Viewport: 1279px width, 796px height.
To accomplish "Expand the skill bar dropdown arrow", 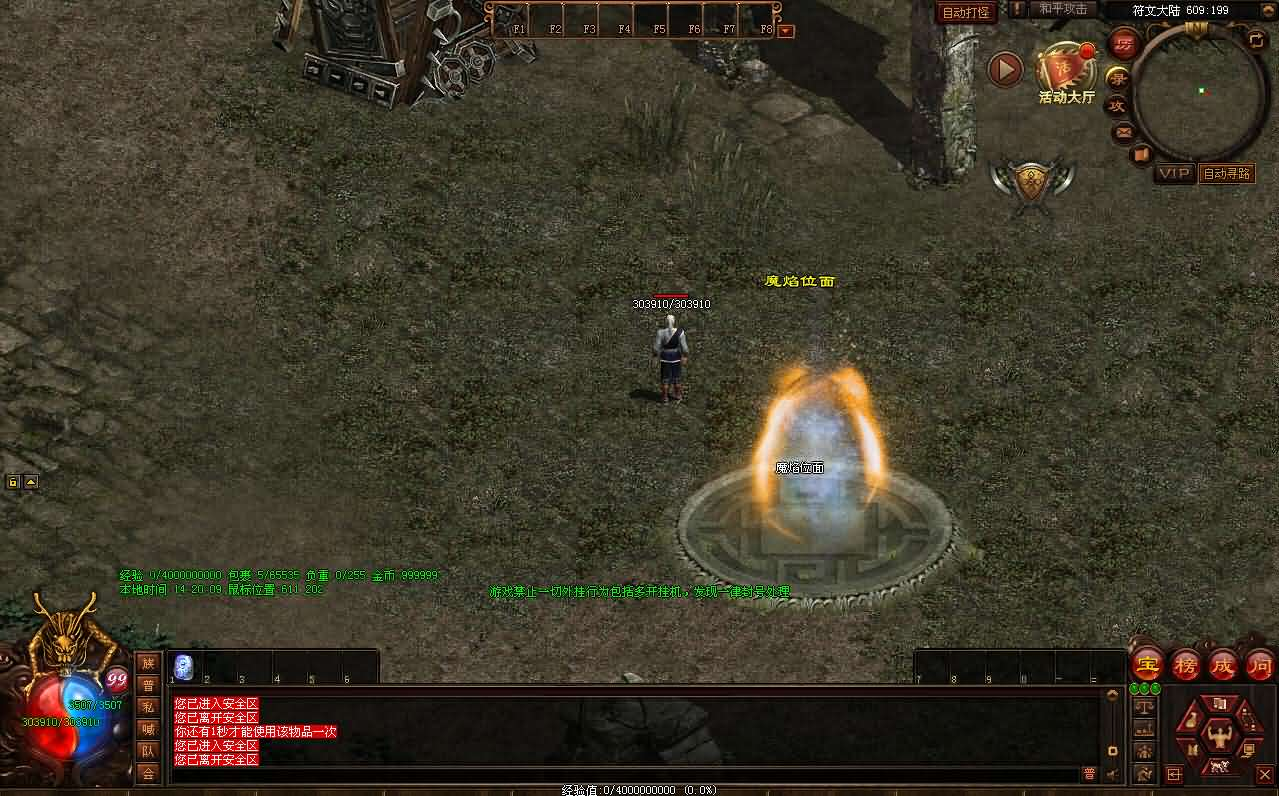I will tap(785, 31).
